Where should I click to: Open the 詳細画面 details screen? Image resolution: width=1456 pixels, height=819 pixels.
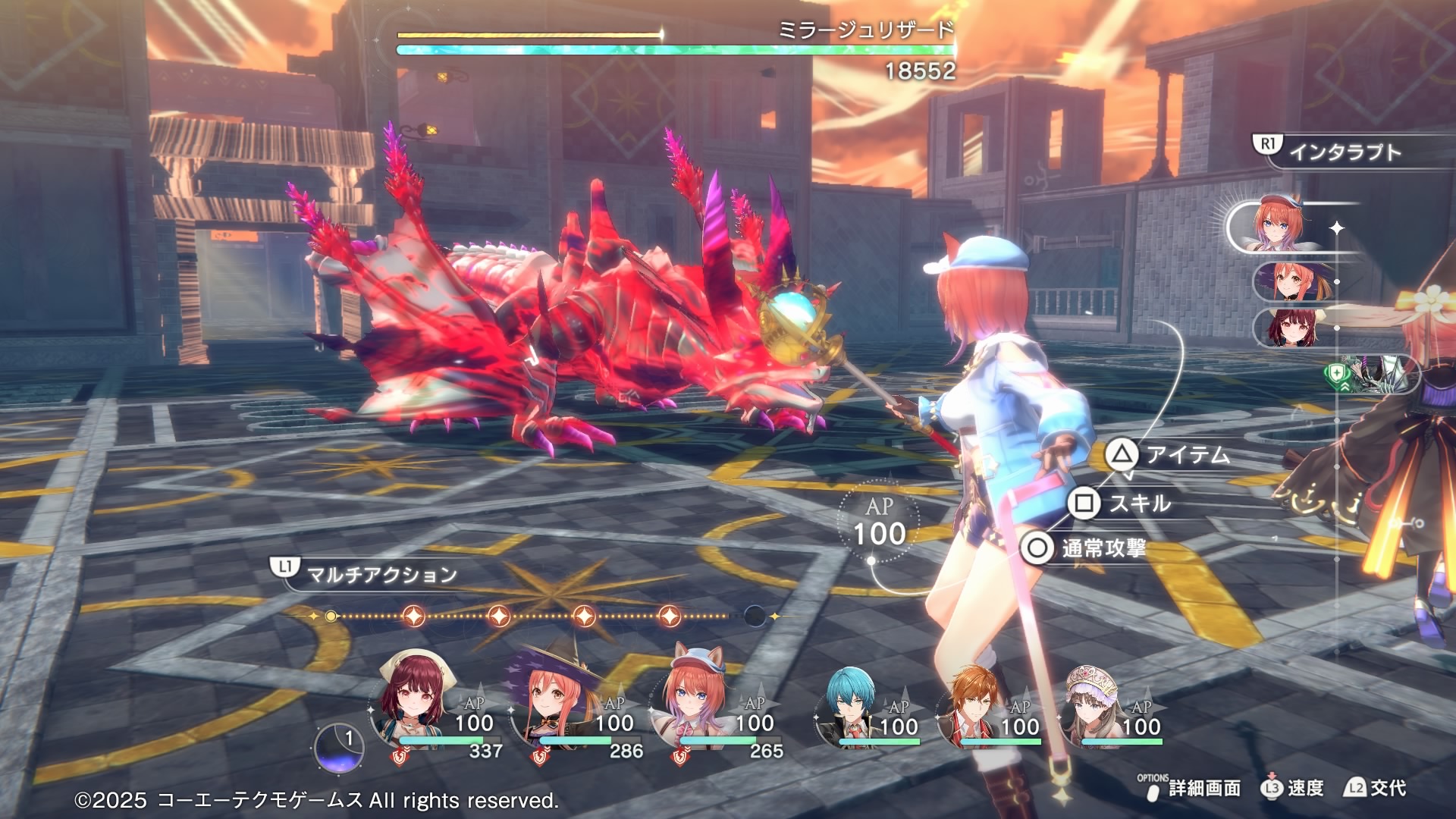pyautogui.click(x=1191, y=789)
